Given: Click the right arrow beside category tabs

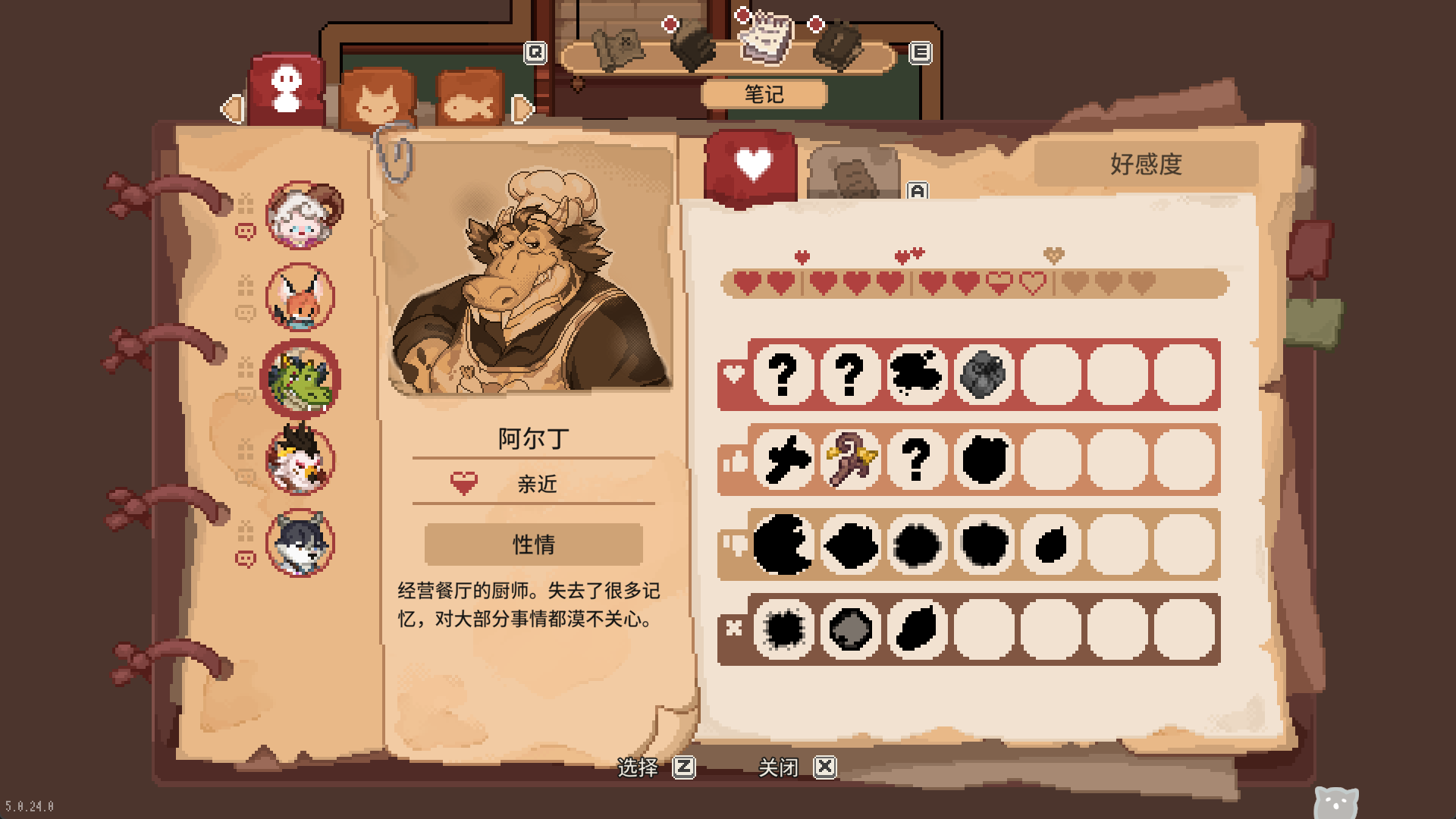Looking at the screenshot, I should point(522,109).
